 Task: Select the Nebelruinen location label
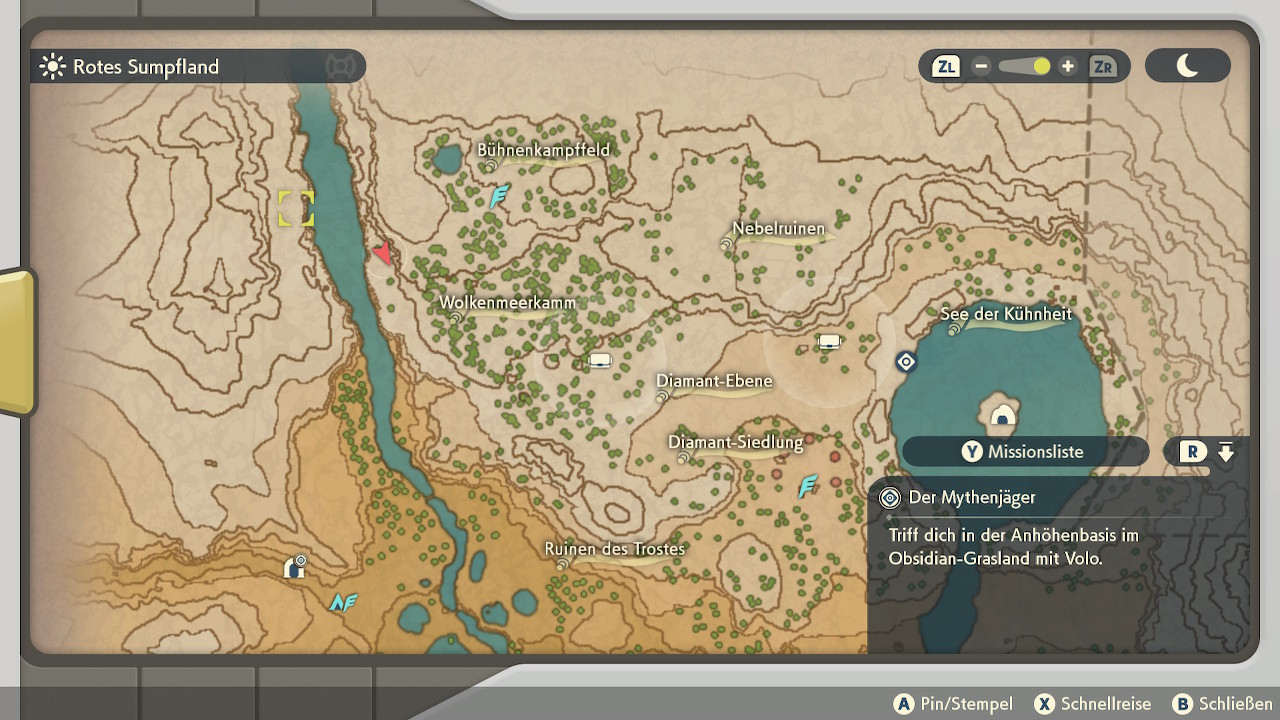click(779, 229)
